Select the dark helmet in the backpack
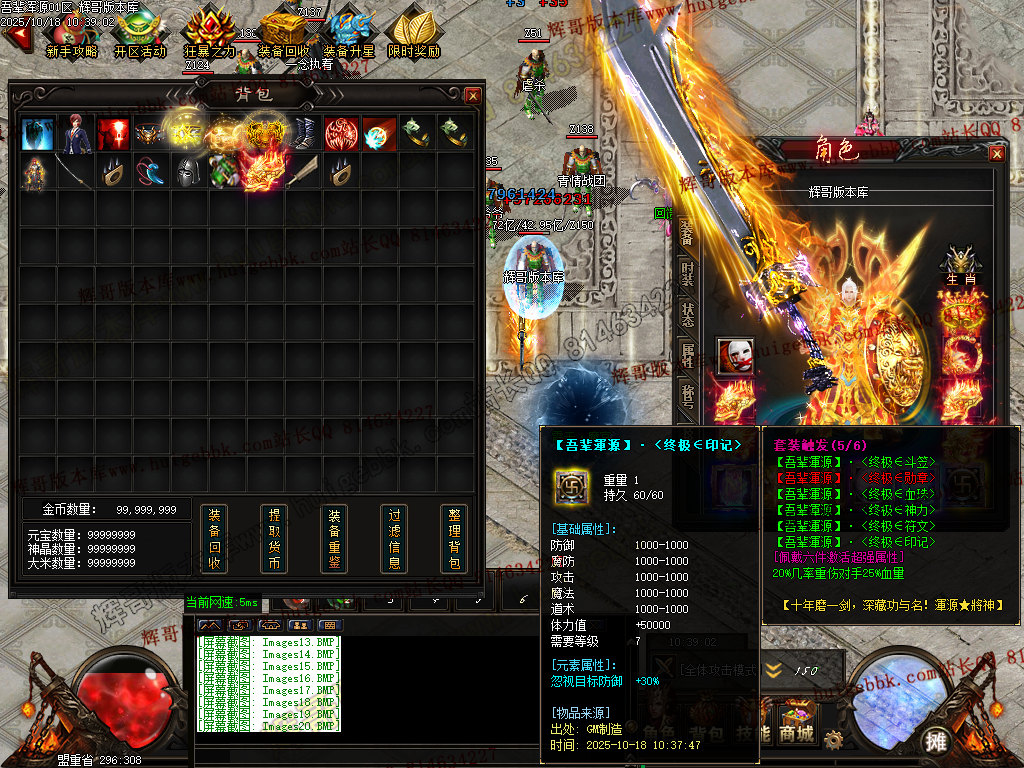Screen dimensions: 1024x768 coord(189,171)
